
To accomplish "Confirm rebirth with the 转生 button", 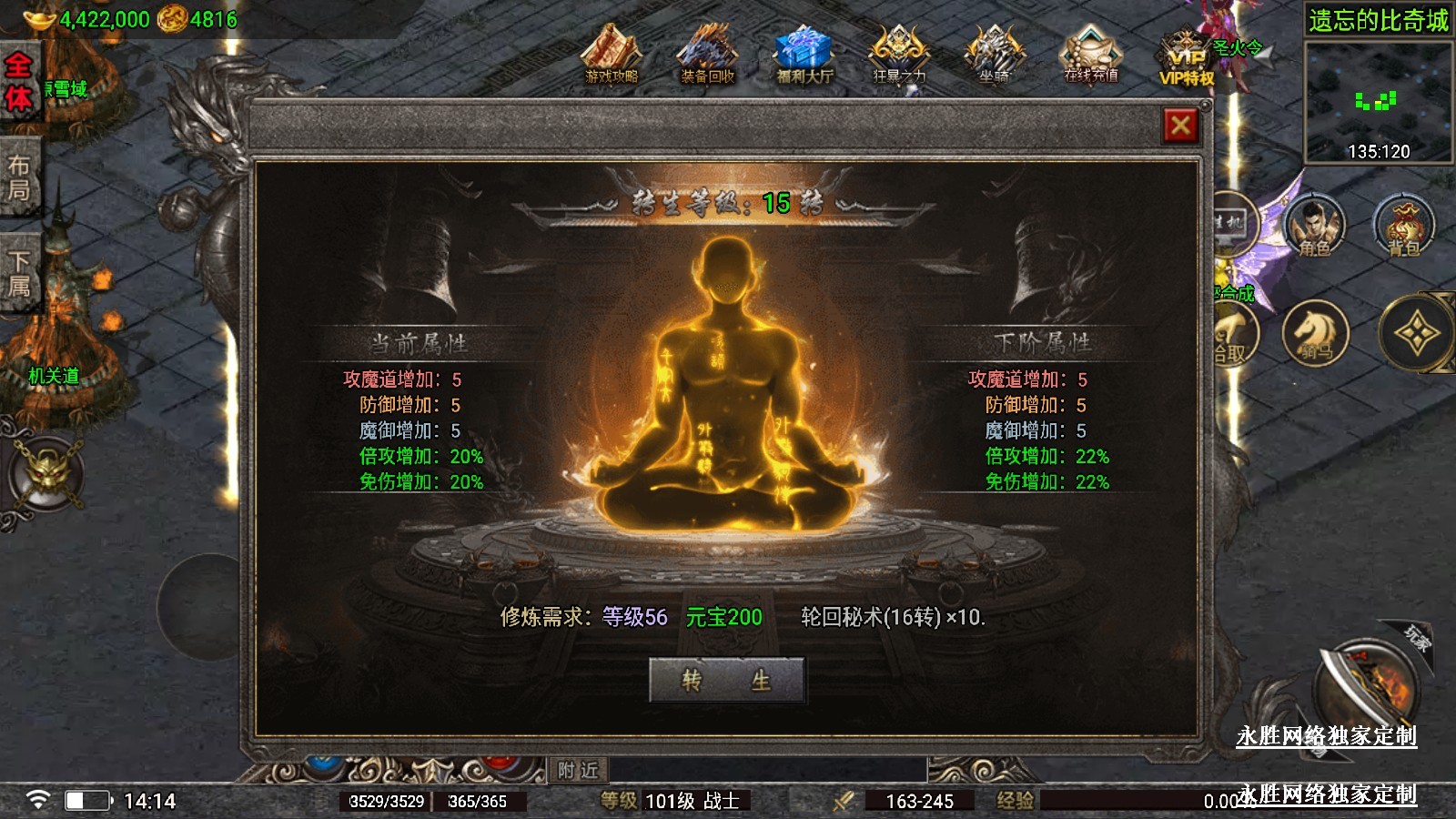I will (726, 680).
